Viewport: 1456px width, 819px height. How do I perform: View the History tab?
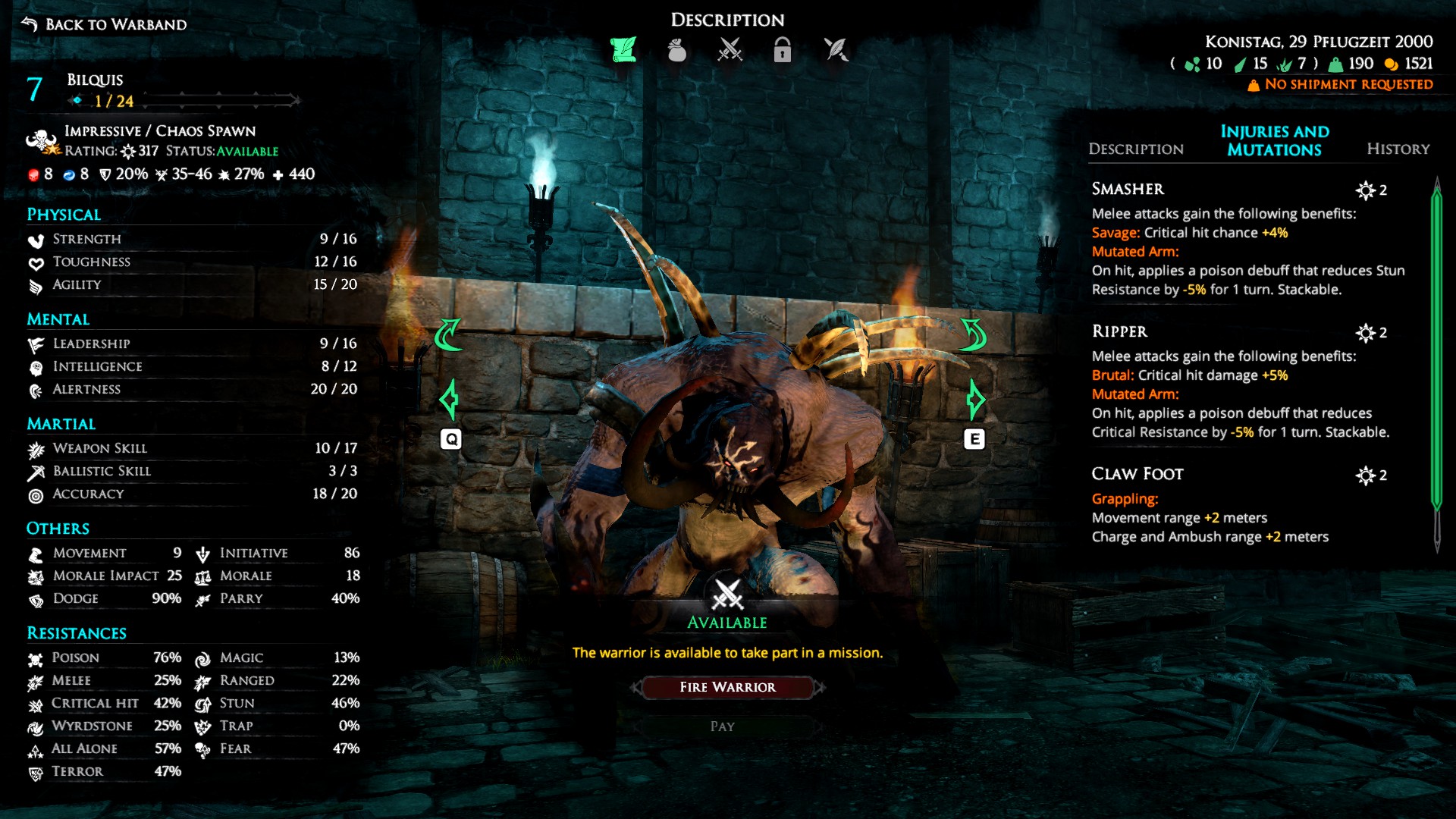(x=1398, y=149)
